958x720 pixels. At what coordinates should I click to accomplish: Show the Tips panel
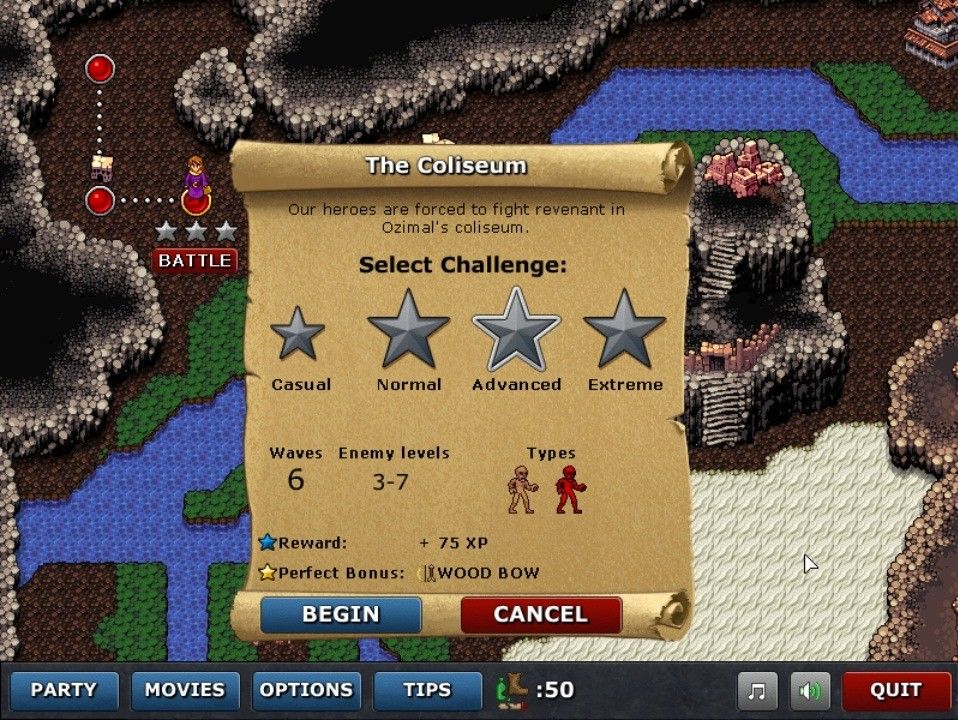427,690
